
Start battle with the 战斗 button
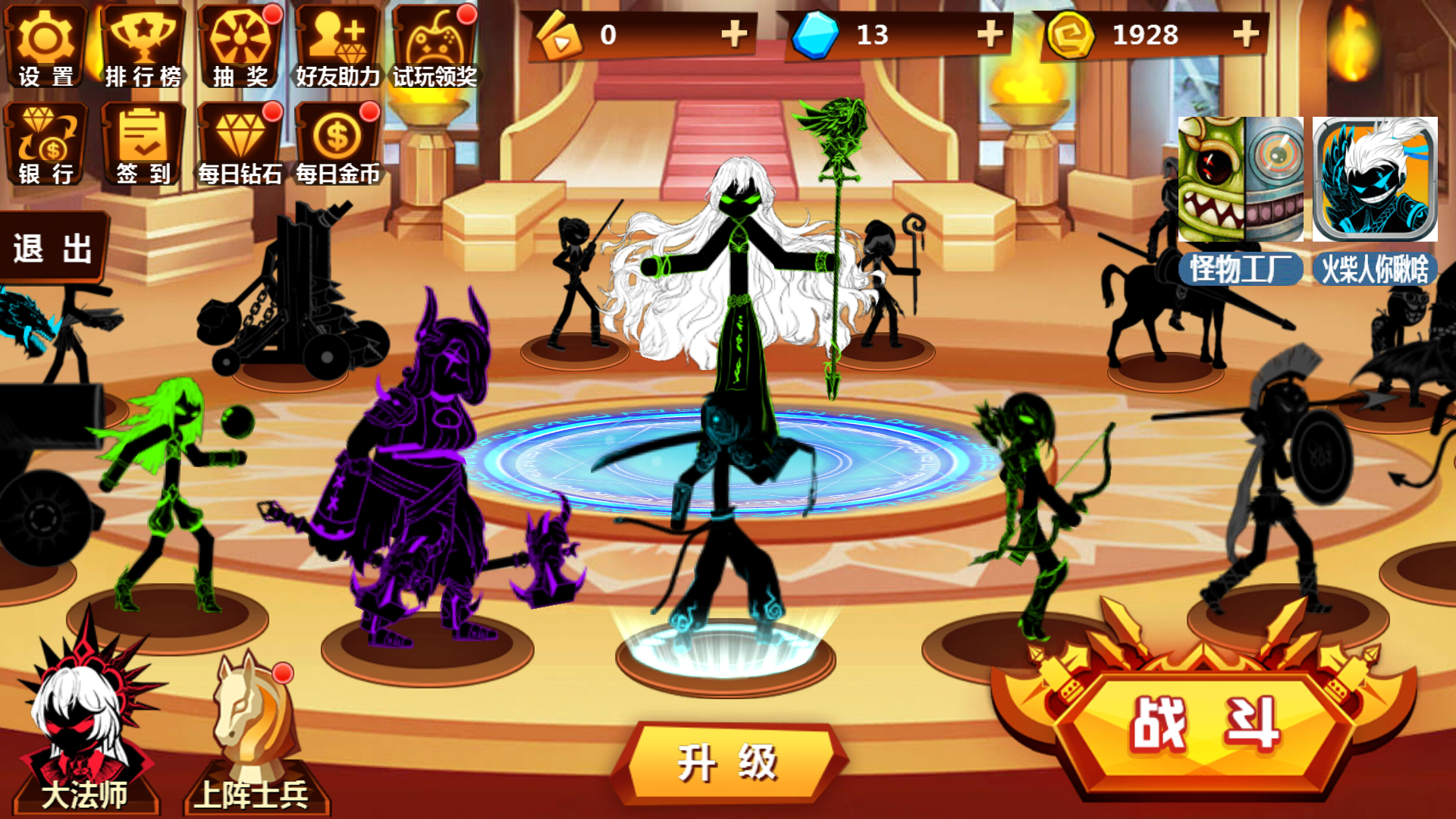coord(1204,724)
